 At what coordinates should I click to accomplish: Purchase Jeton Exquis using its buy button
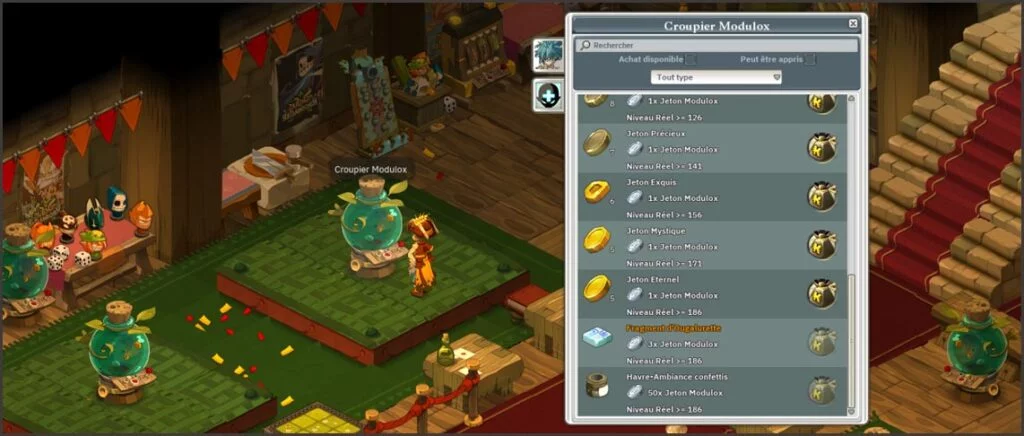pos(822,196)
